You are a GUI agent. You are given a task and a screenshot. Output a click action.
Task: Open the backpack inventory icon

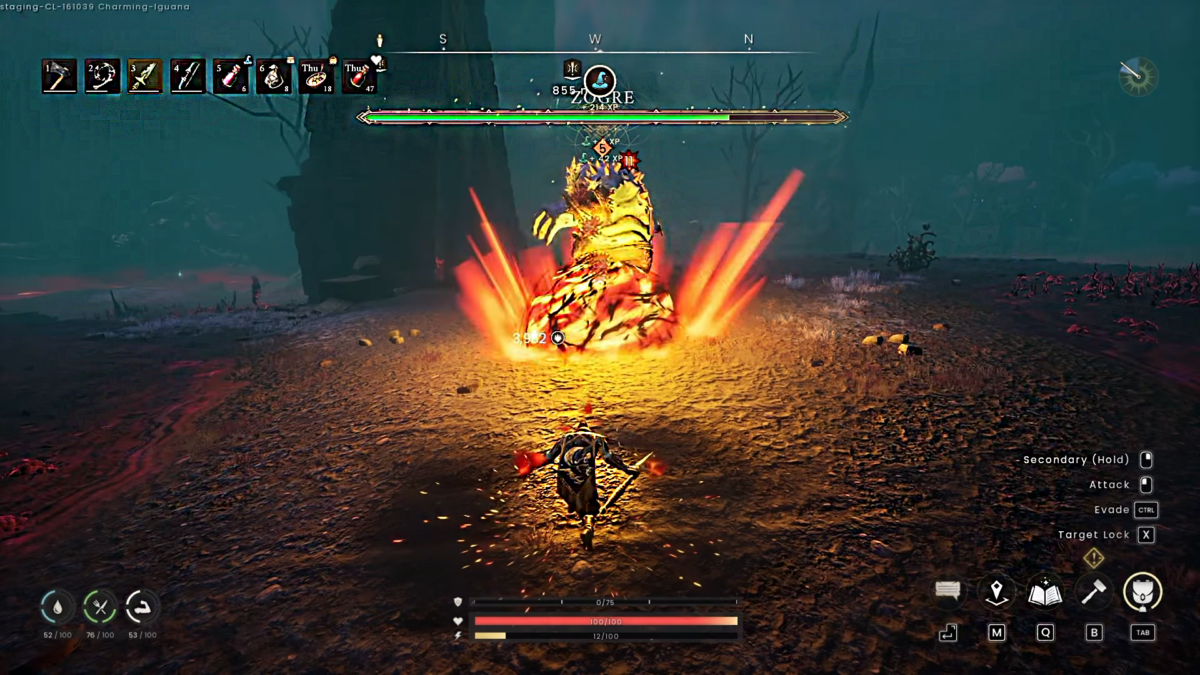tap(1142, 592)
